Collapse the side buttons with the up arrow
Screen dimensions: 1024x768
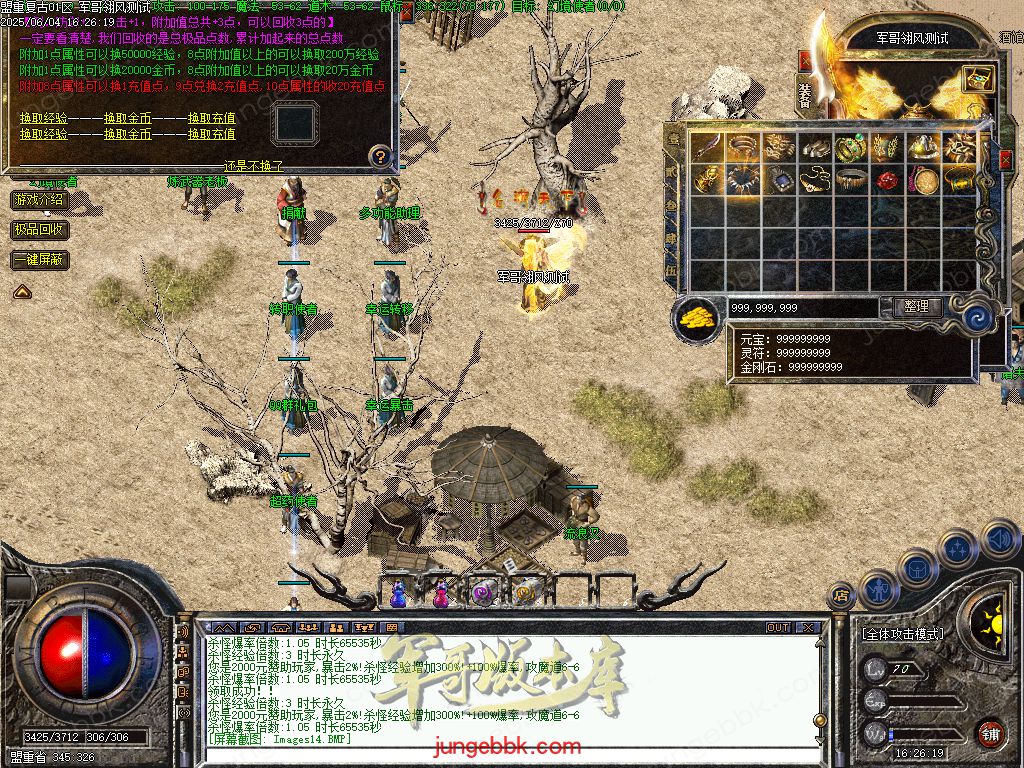(x=21, y=292)
